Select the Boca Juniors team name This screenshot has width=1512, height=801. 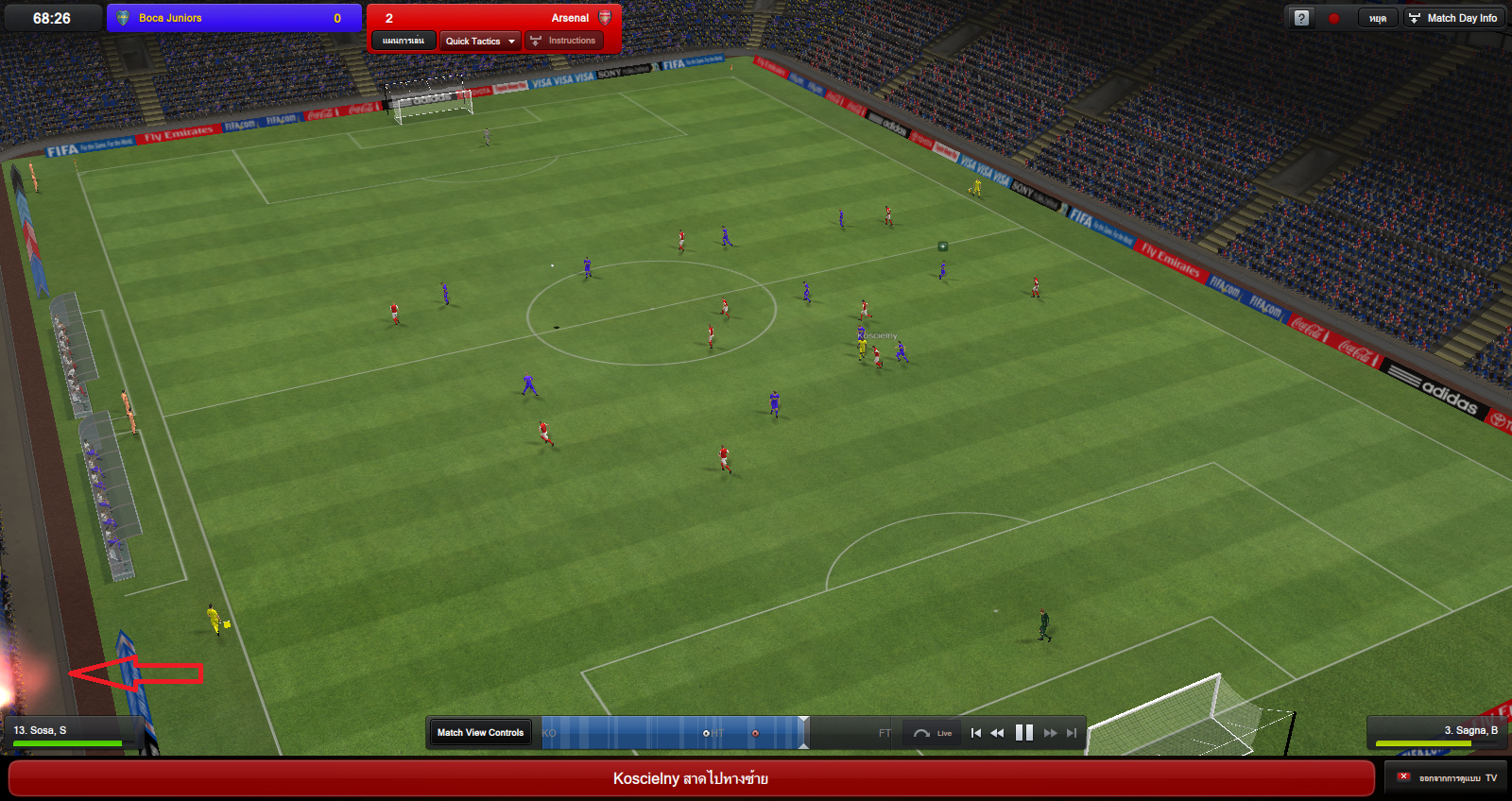(x=170, y=18)
